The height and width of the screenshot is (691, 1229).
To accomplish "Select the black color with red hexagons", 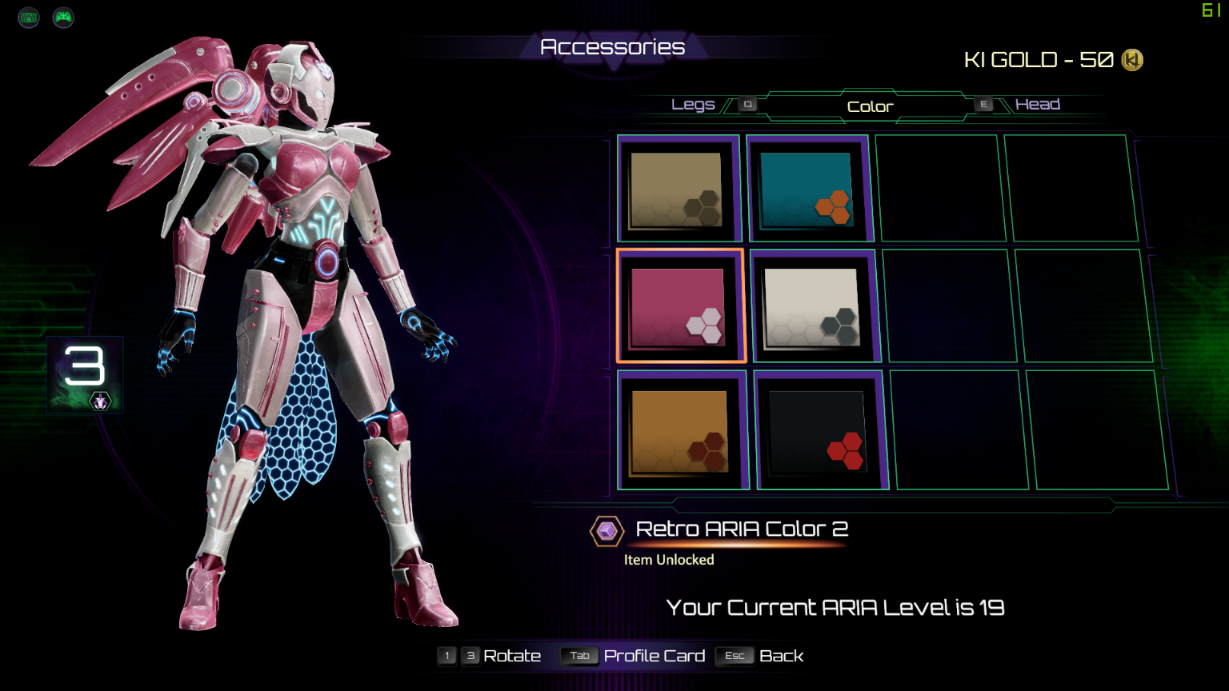I will pyautogui.click(x=820, y=430).
